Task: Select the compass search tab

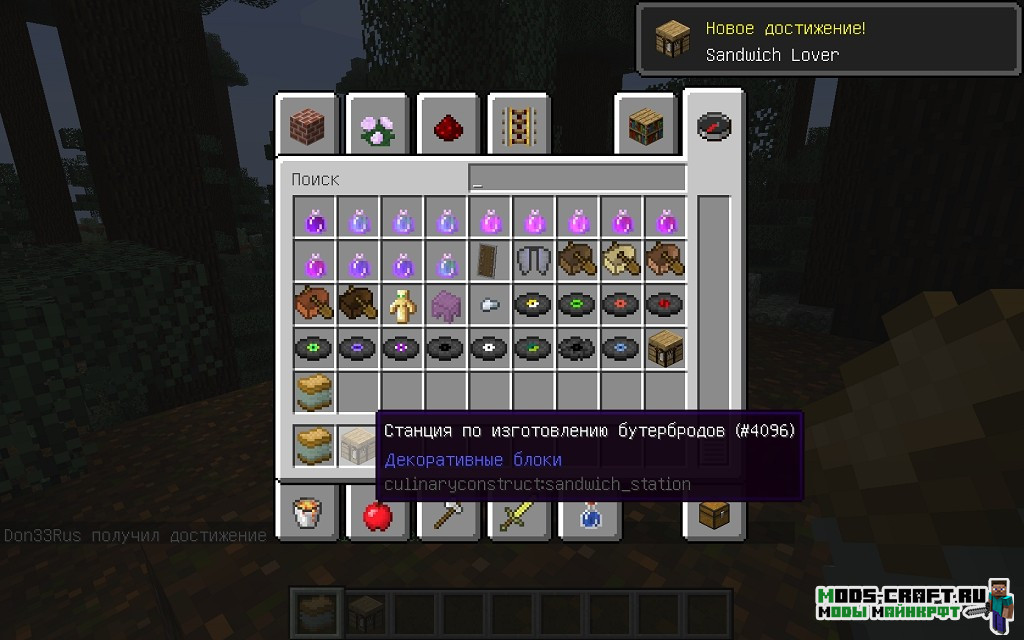Action: point(714,125)
